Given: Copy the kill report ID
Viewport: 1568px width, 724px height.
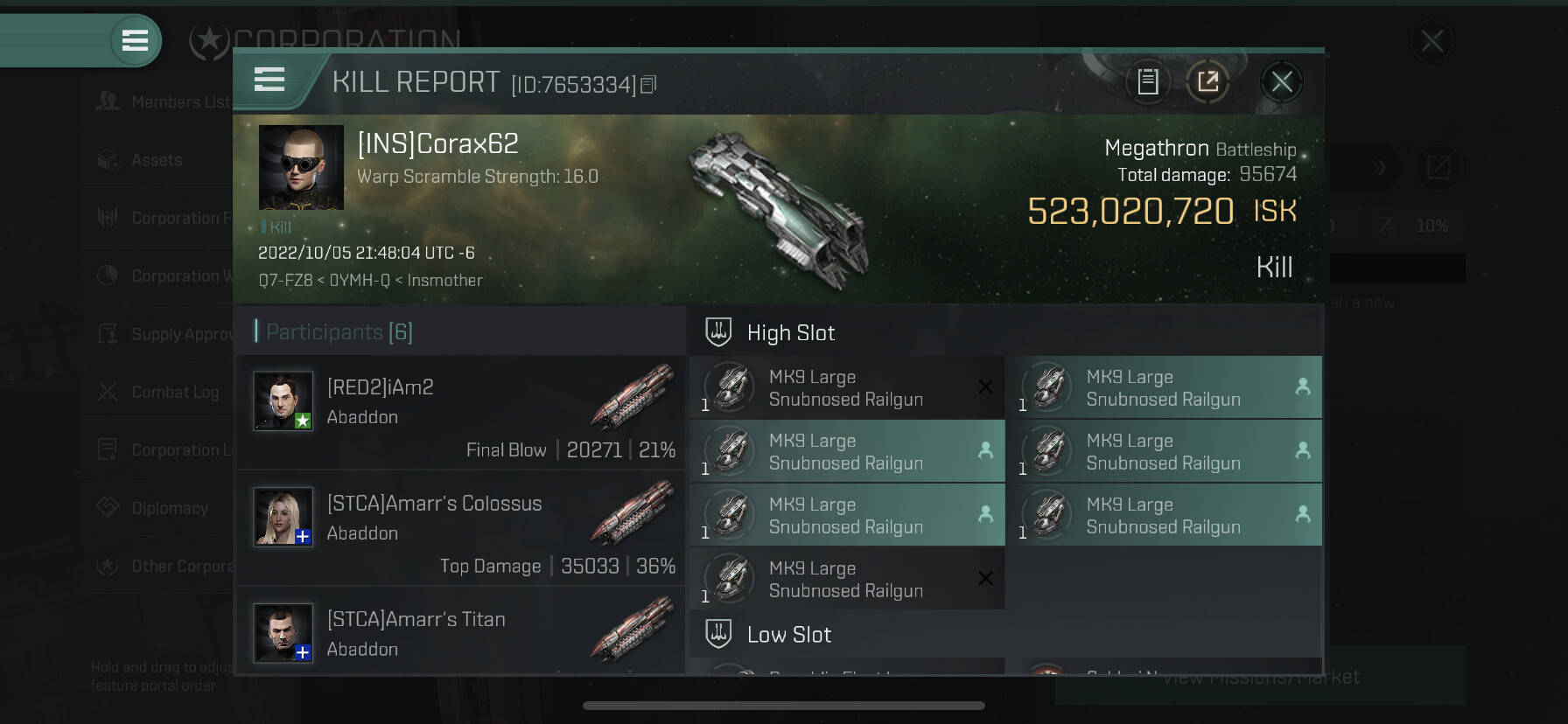Looking at the screenshot, I should point(648,85).
